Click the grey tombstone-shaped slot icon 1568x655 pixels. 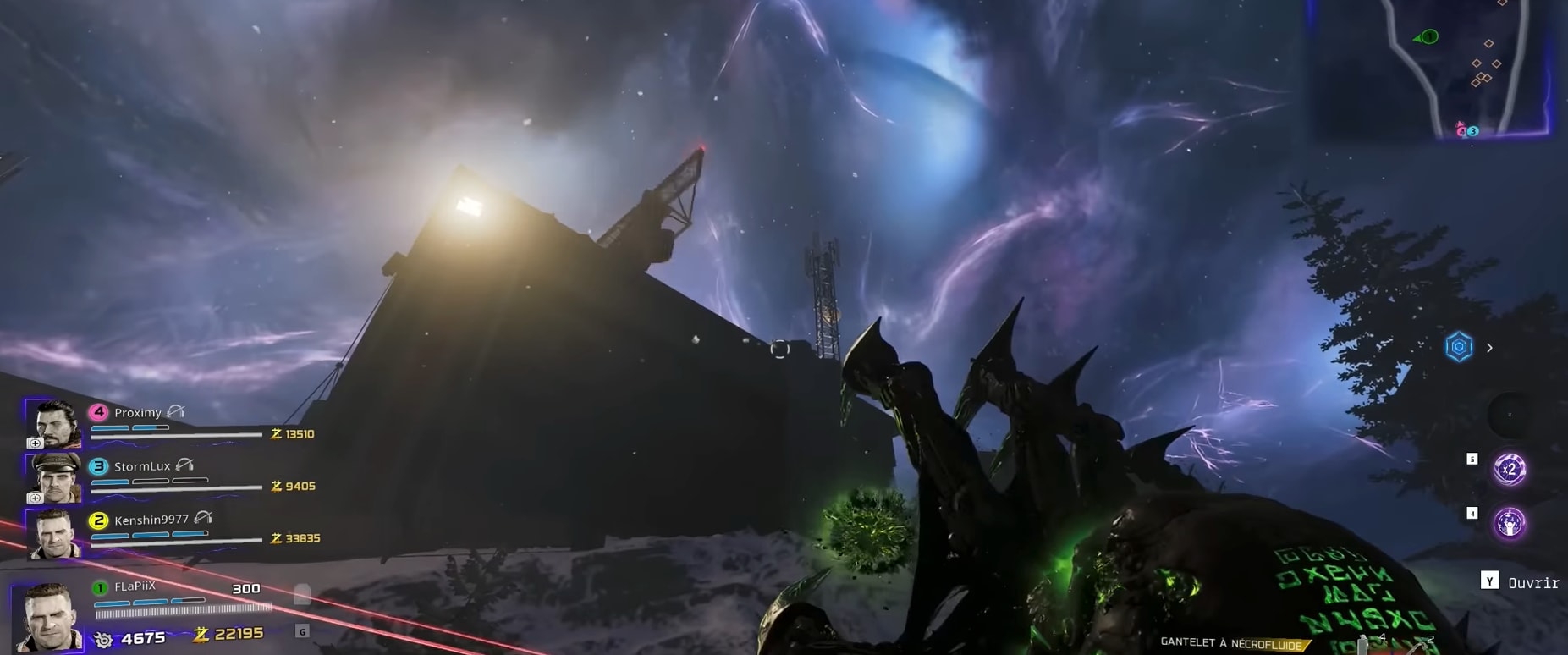click(x=302, y=595)
